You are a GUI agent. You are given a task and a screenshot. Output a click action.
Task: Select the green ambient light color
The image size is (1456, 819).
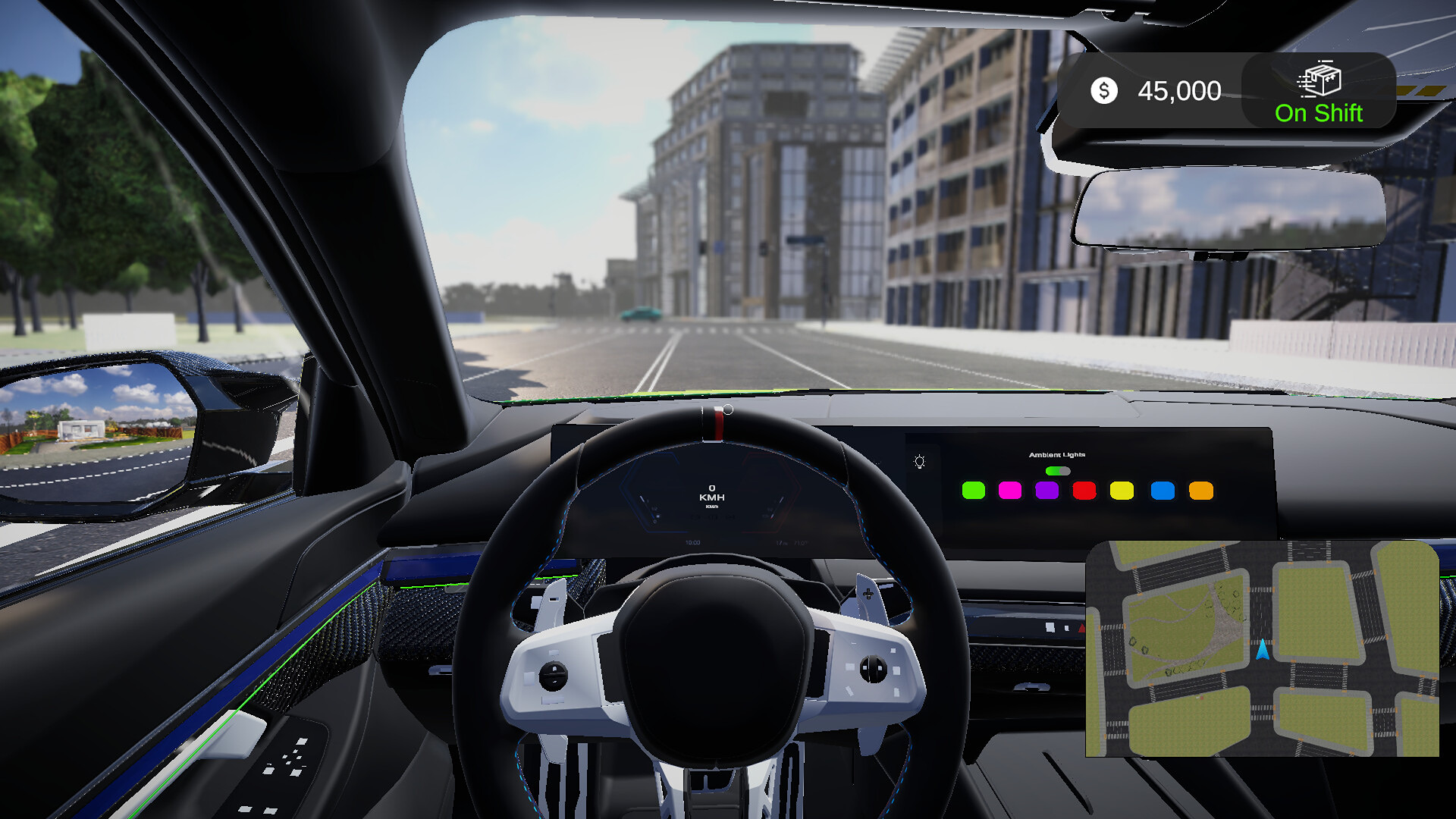click(x=973, y=491)
